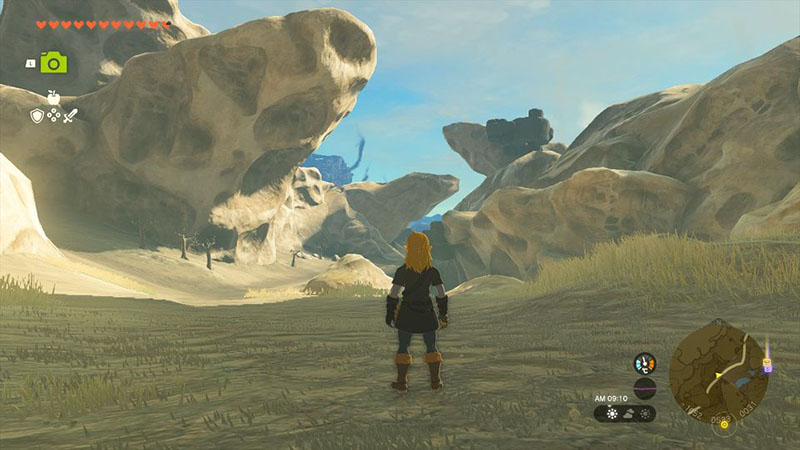Select the apple quick-item icon
The width and height of the screenshot is (800, 450).
click(54, 98)
